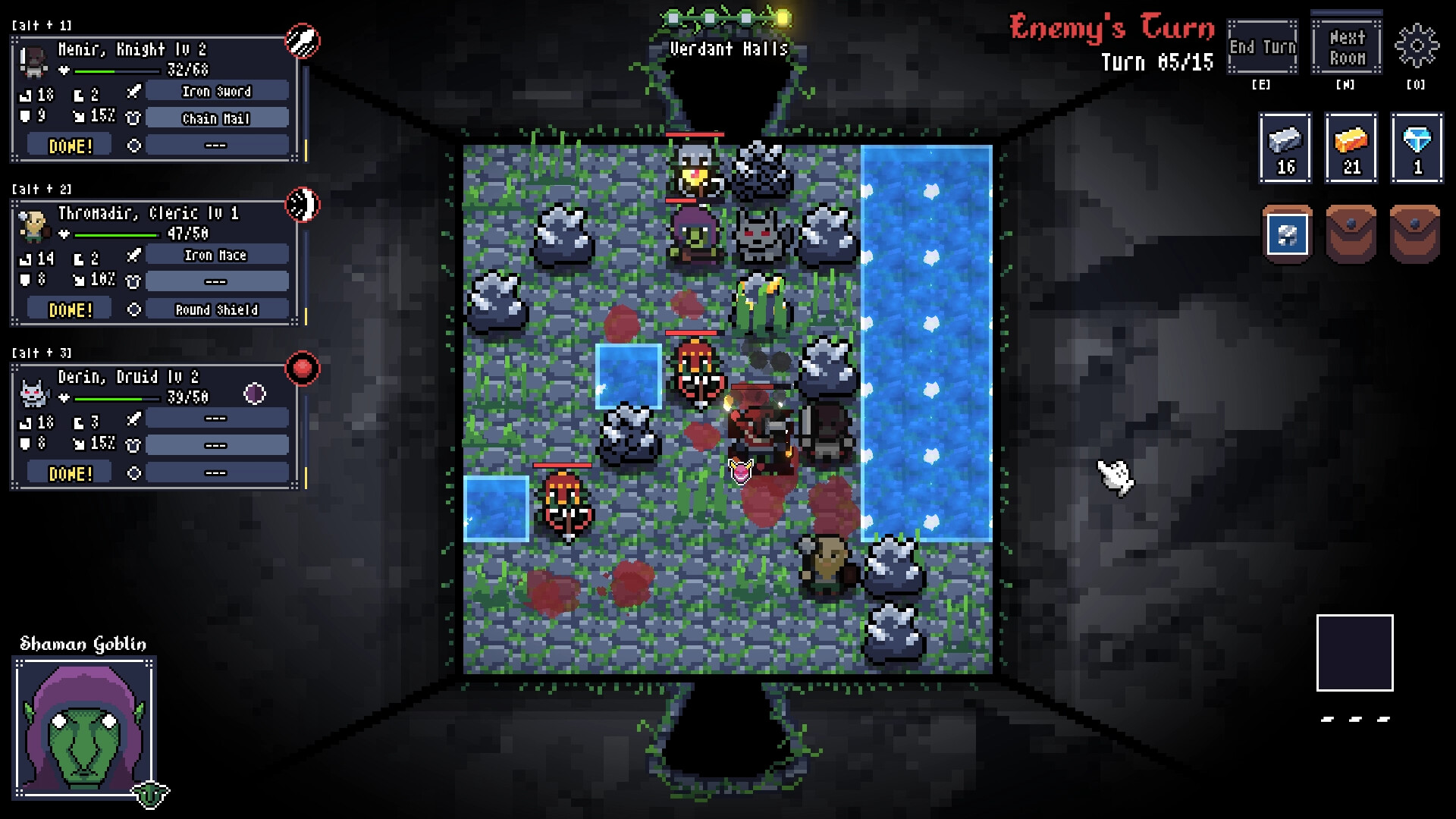Select the diamond gem resource icon
The width and height of the screenshot is (1456, 819).
1417,147
